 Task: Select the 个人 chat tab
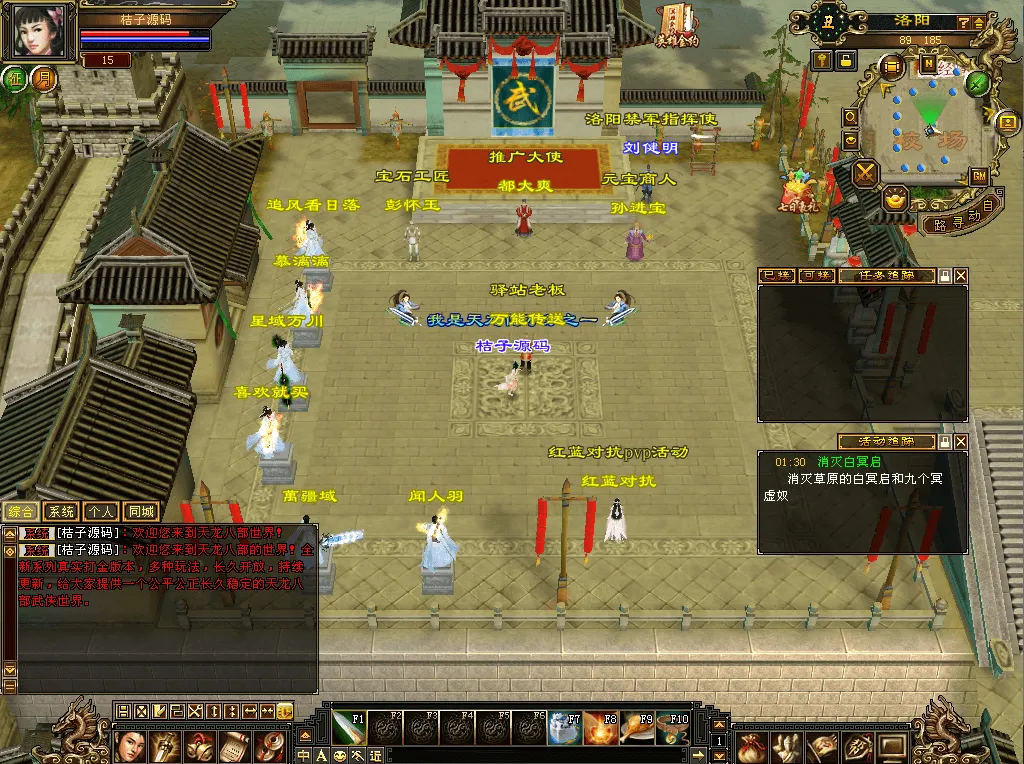pos(100,512)
